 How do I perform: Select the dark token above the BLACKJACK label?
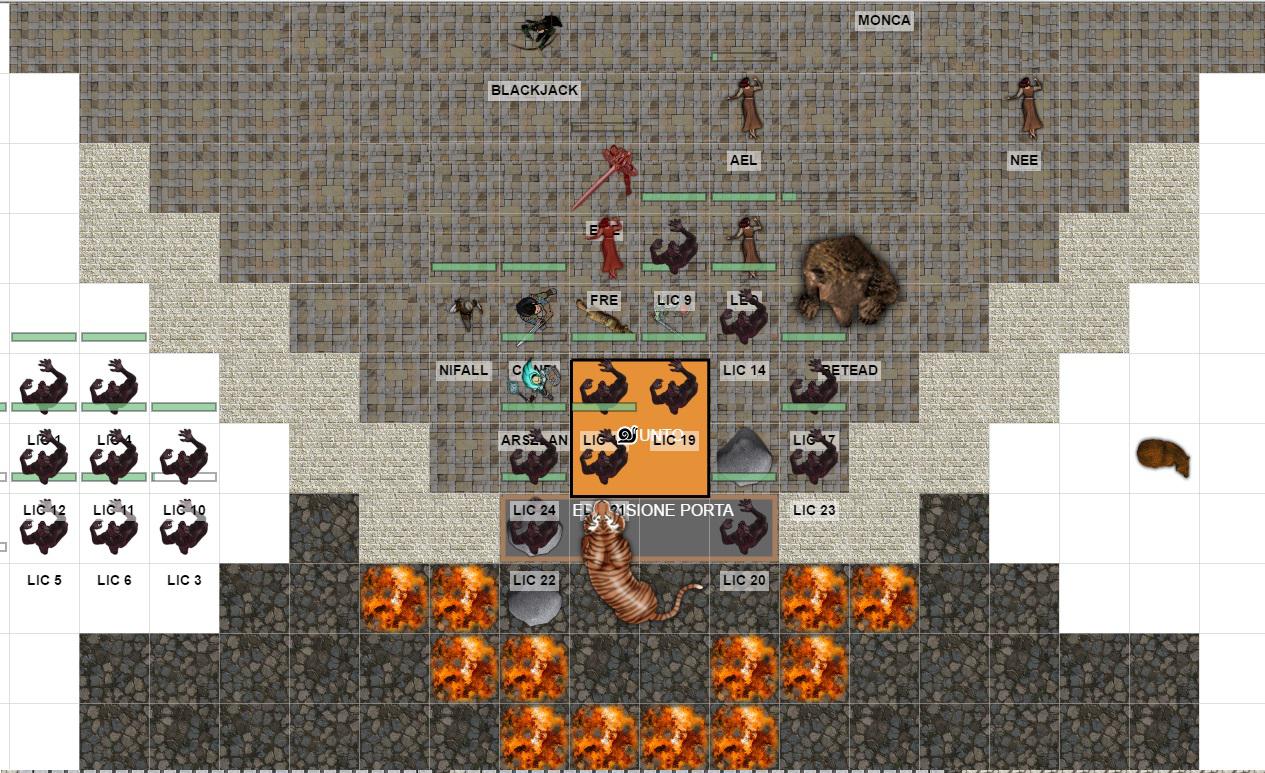(537, 32)
